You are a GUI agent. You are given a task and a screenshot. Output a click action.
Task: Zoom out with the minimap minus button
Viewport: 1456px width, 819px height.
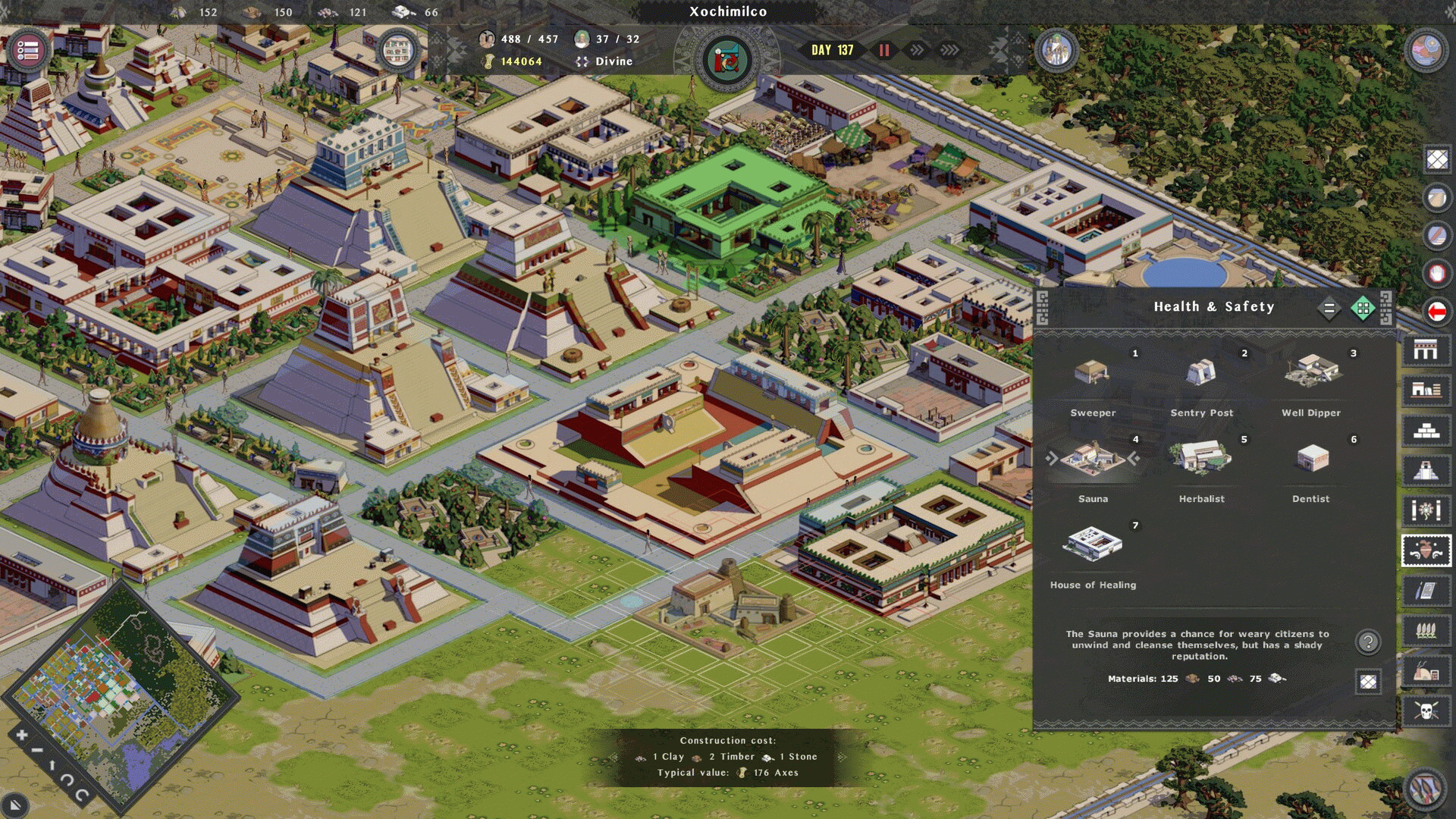click(36, 751)
